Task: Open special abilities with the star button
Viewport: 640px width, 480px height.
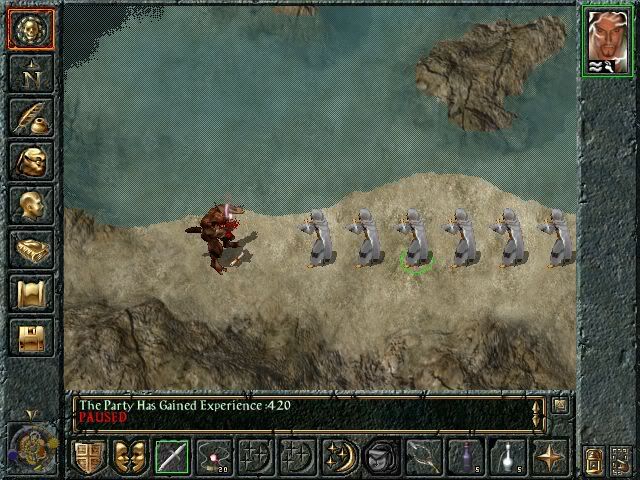Action: (549, 457)
